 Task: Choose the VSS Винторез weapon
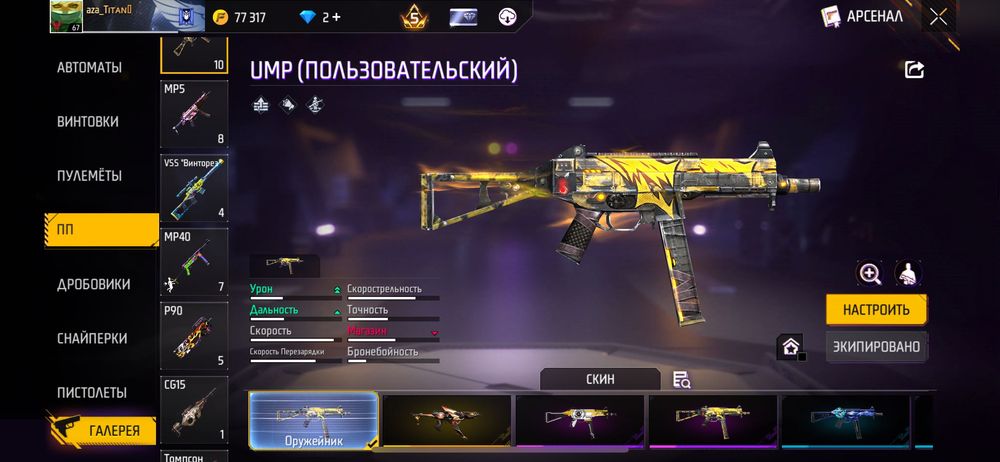tap(194, 187)
